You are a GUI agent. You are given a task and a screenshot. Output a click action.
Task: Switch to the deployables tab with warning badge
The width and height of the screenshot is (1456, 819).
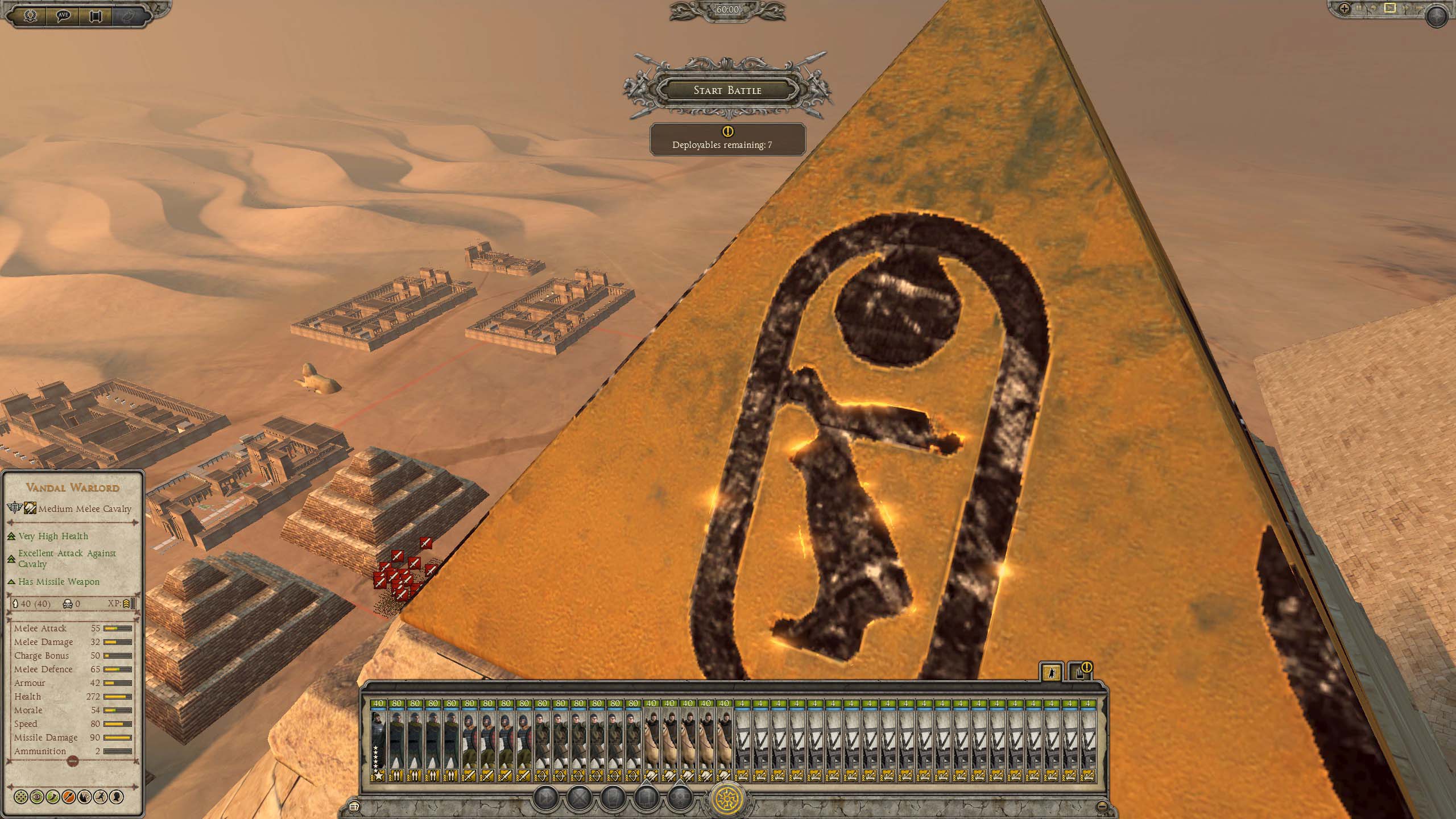coord(1080,672)
